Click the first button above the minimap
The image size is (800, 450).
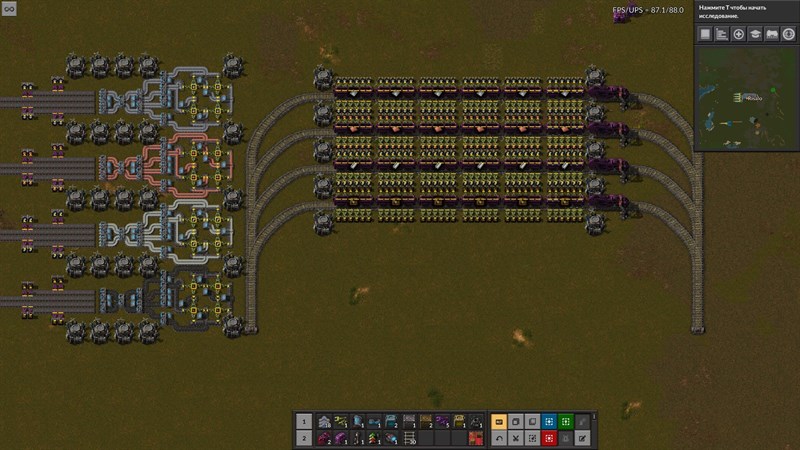(704, 34)
